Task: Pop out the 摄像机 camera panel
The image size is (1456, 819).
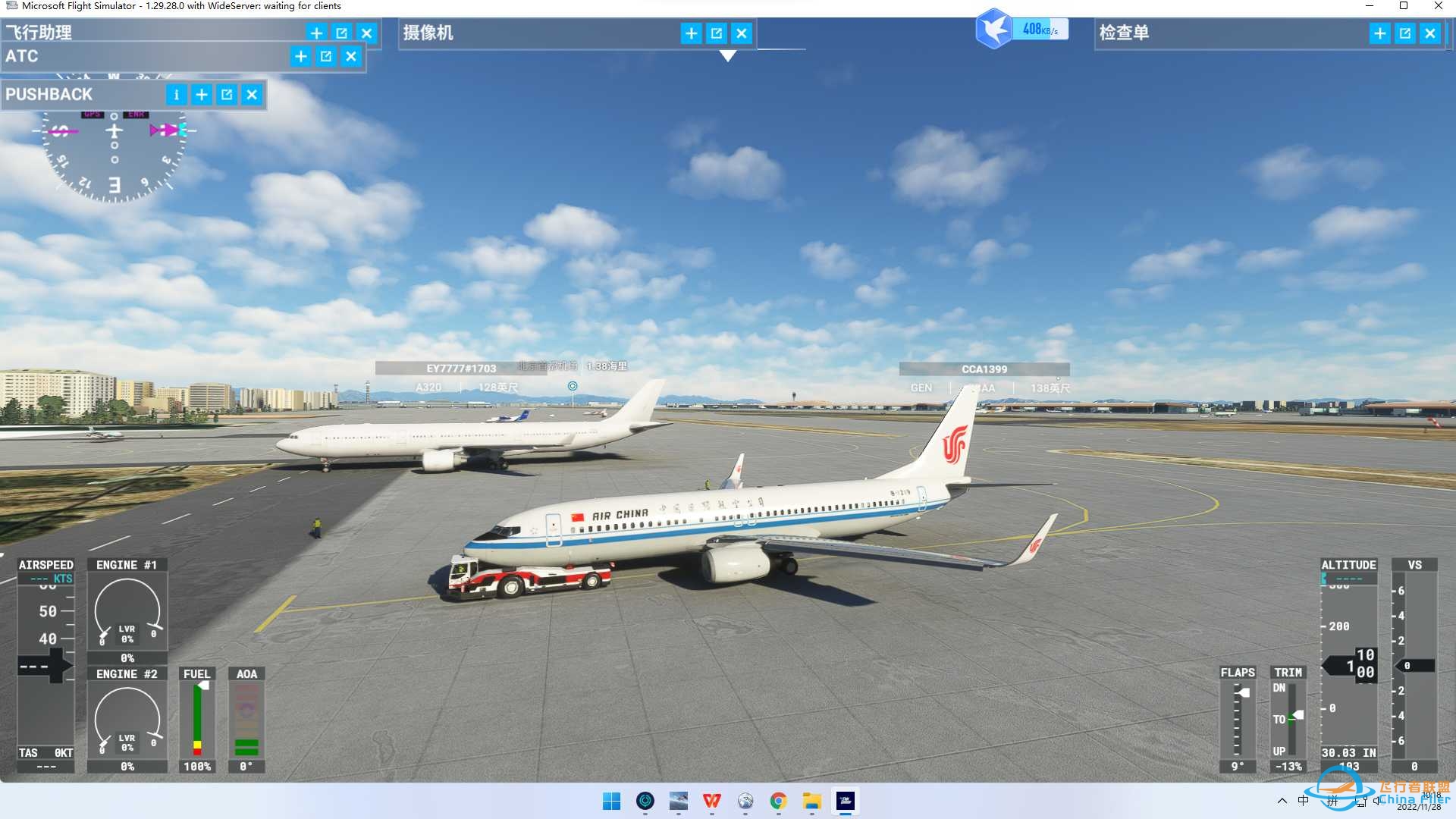Action: point(716,33)
